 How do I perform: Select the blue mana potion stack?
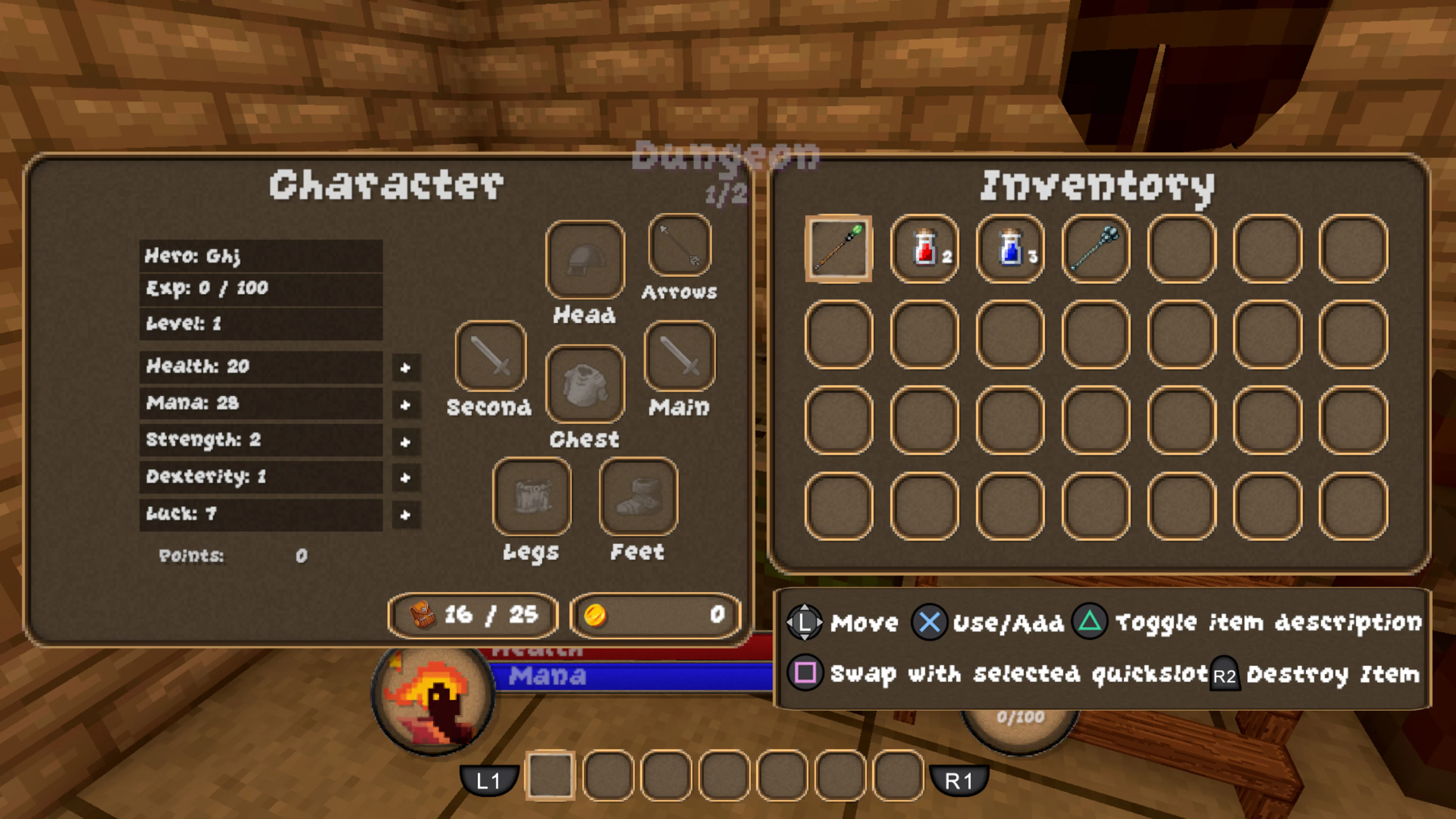click(x=1010, y=249)
